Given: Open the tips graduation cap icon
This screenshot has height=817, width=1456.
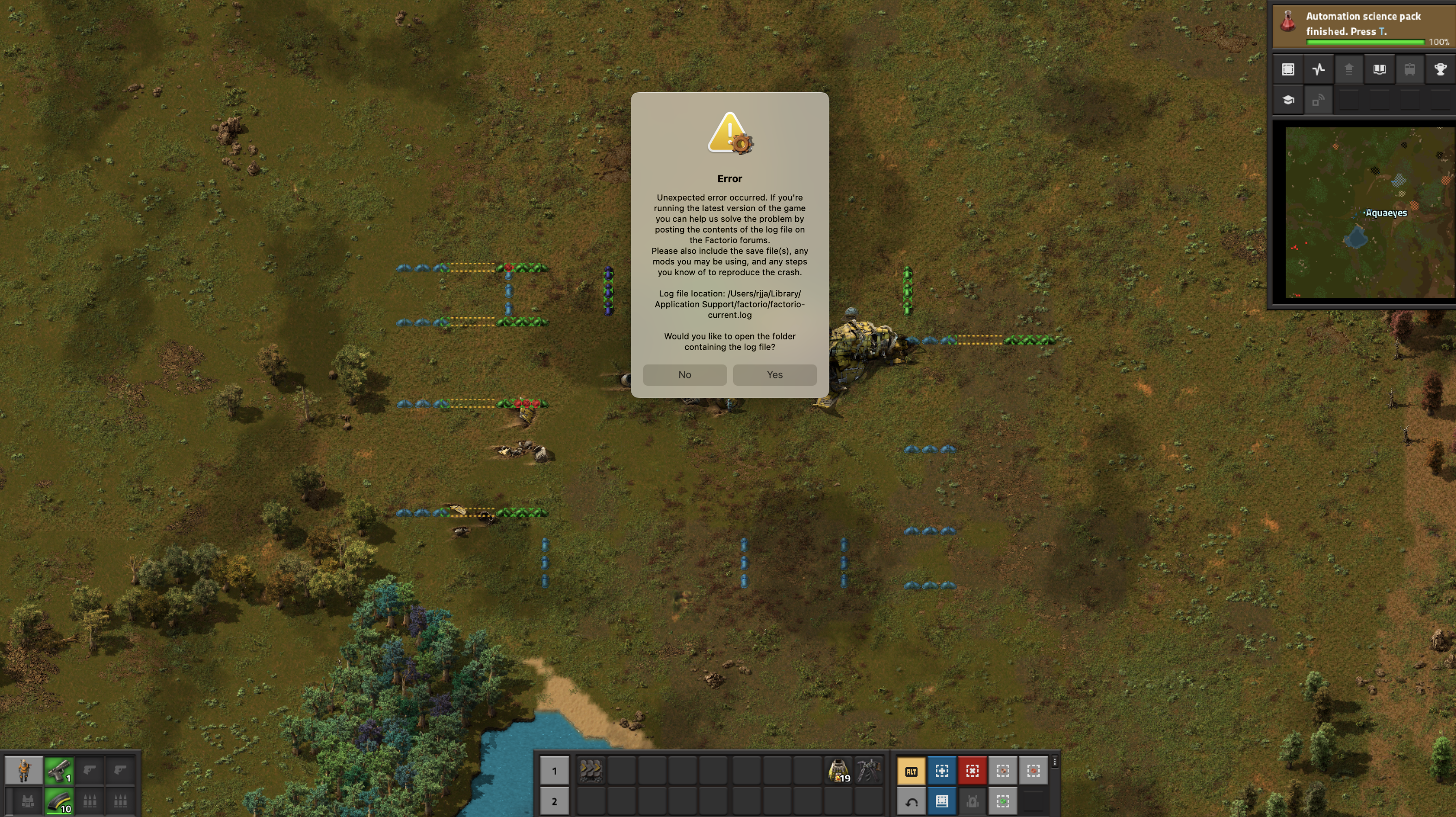Looking at the screenshot, I should point(1288,100).
